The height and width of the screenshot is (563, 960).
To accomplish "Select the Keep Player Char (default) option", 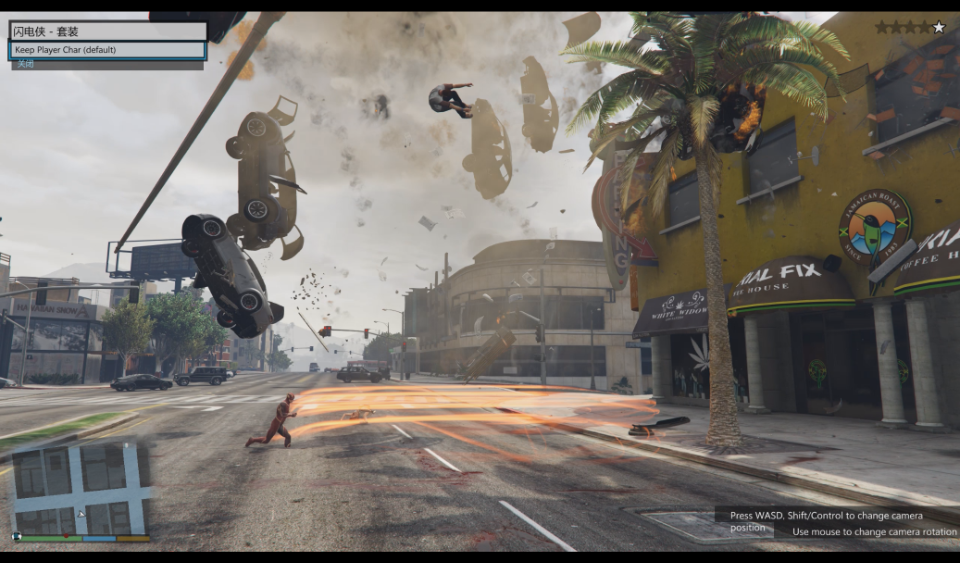I will pyautogui.click(x=107, y=50).
